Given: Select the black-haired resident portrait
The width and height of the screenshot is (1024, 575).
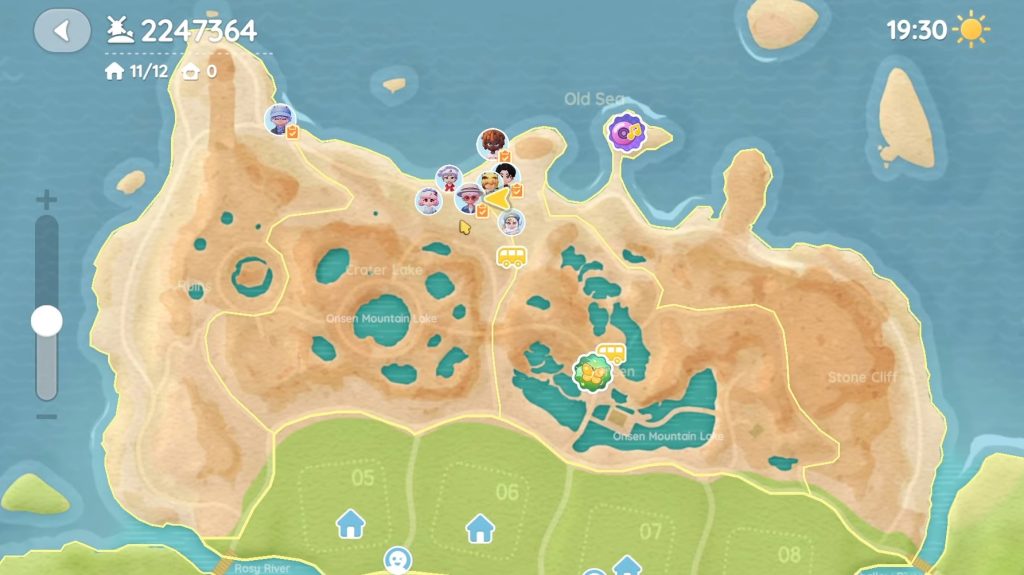Looking at the screenshot, I should [508, 177].
